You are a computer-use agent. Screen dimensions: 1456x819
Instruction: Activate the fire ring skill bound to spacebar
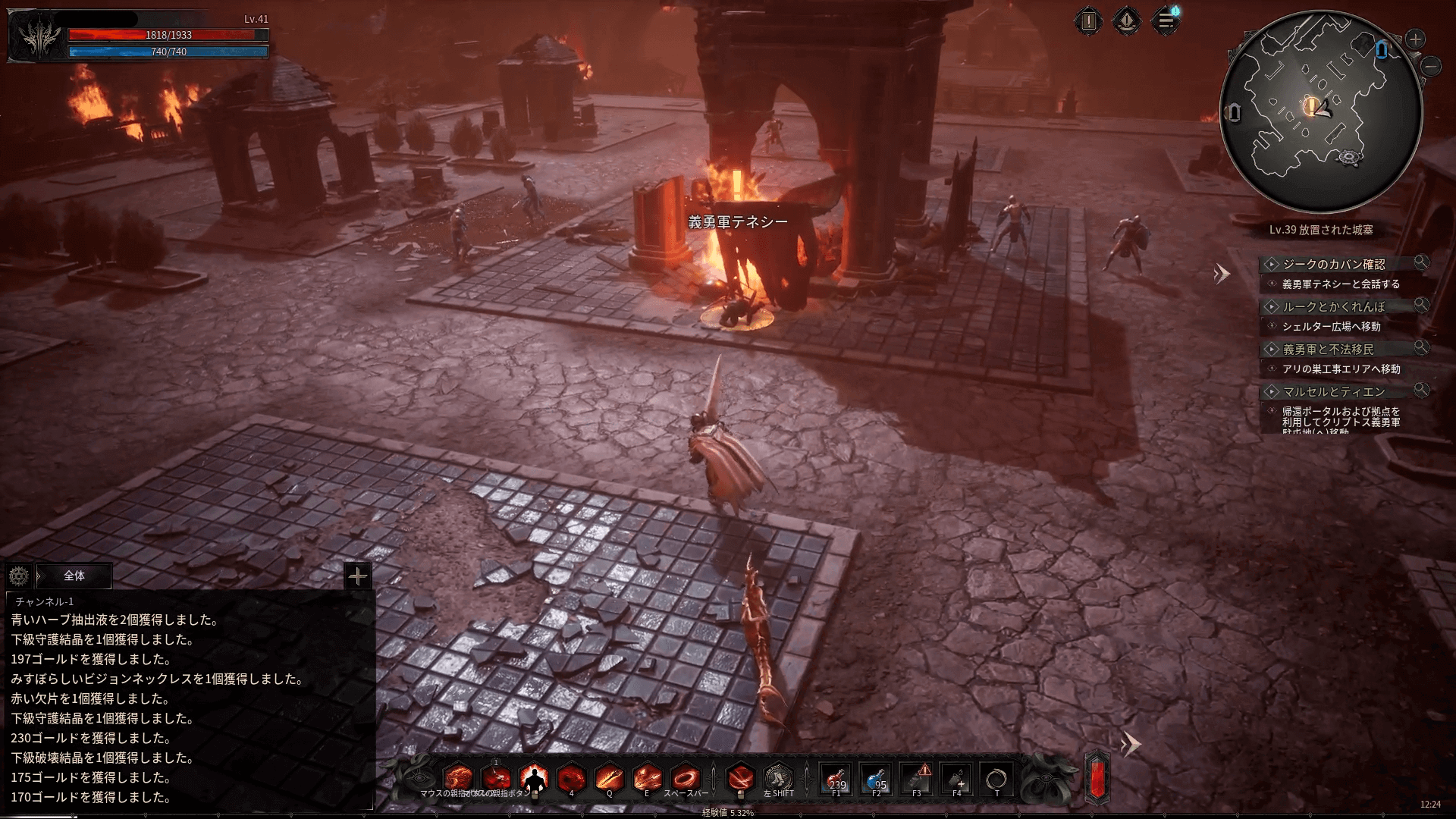(686, 778)
